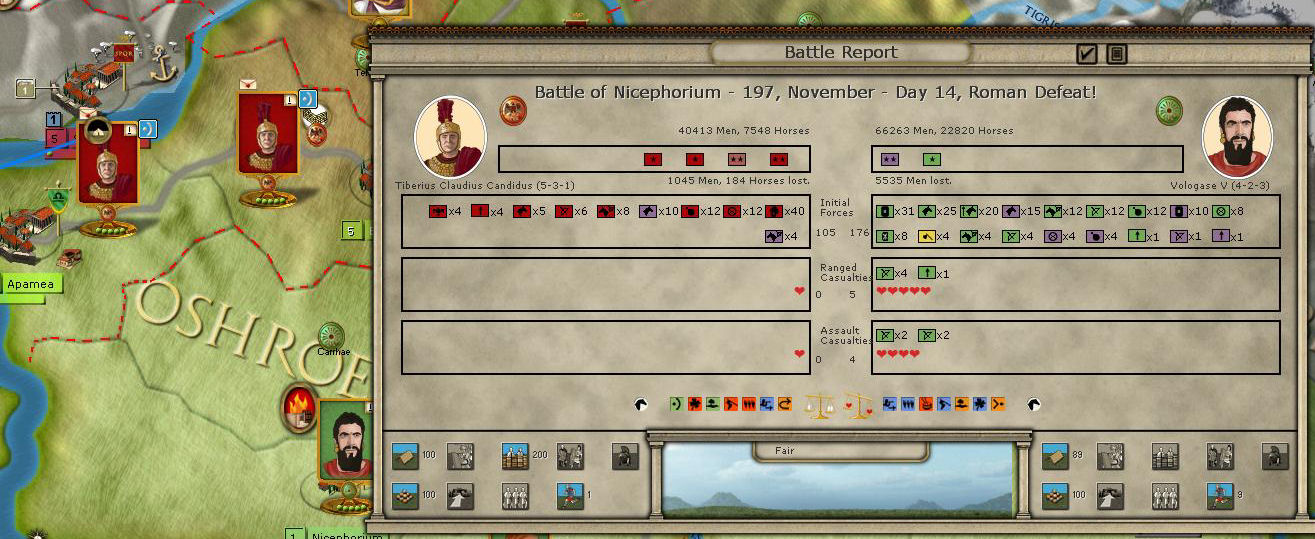Click the balanced golden scales icon
The width and height of the screenshot is (1315, 539).
tap(819, 405)
